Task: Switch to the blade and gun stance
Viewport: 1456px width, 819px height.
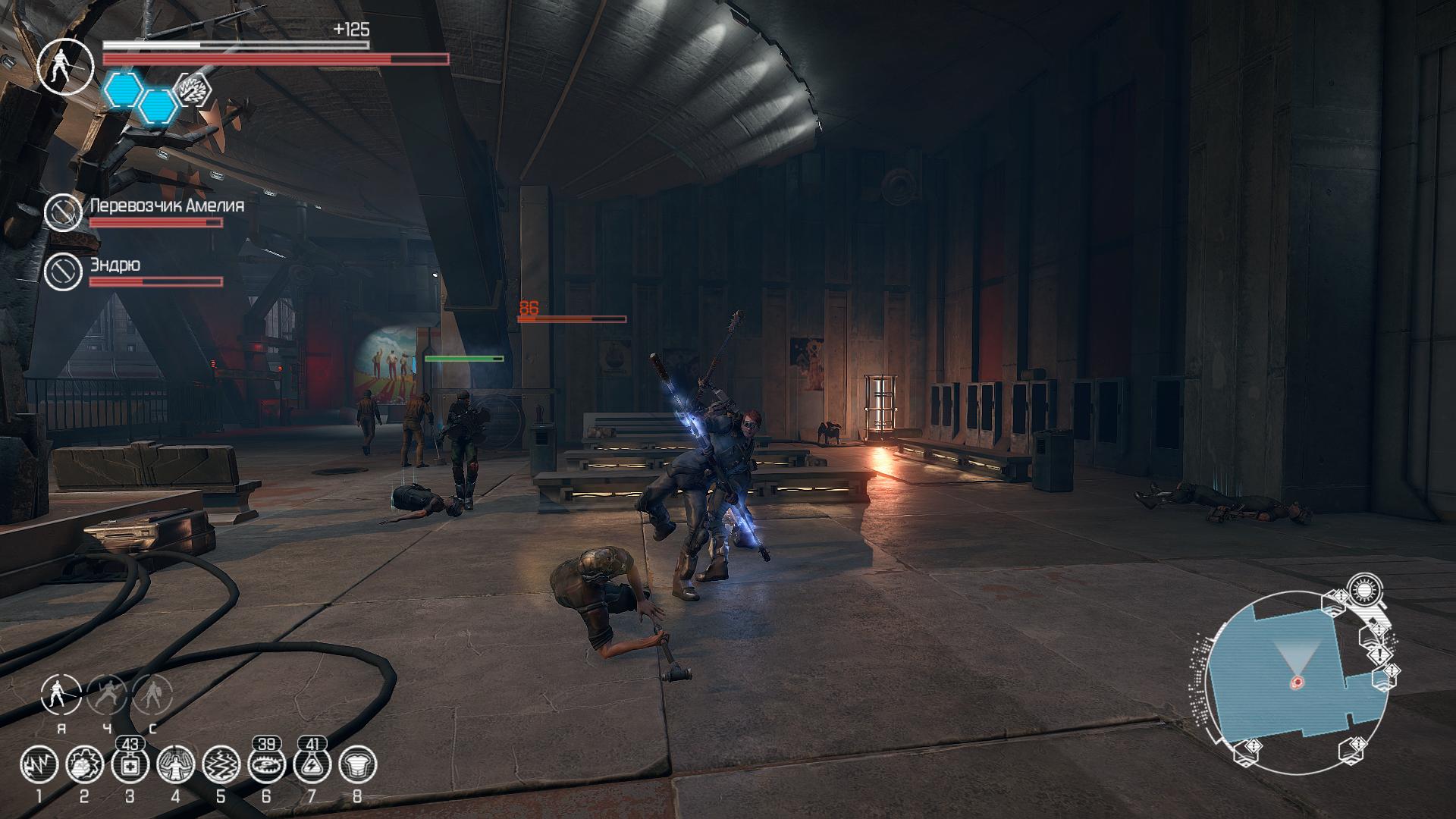Action: [107, 695]
